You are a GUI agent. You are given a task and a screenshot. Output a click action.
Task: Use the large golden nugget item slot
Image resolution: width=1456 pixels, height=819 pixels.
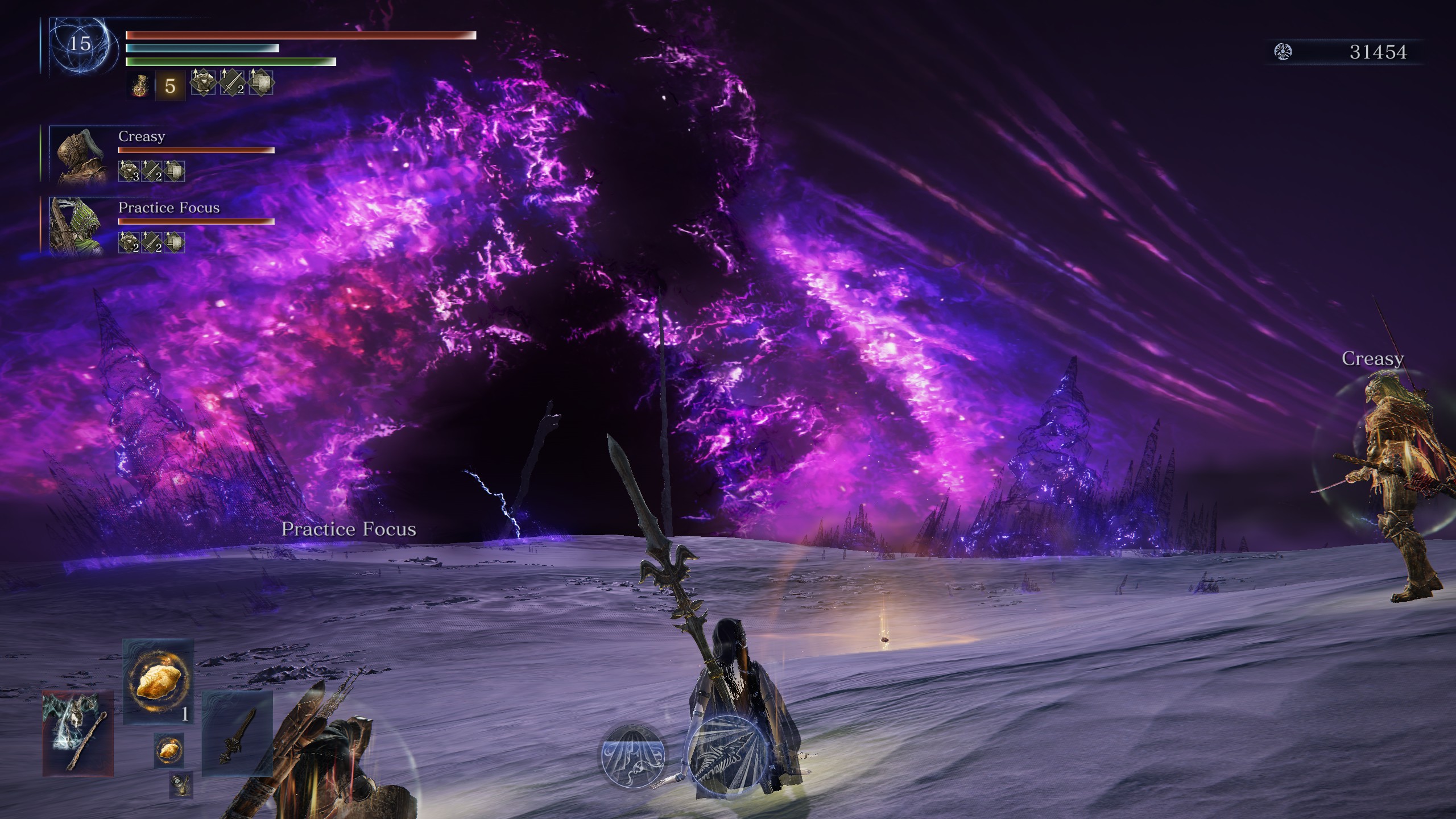(158, 681)
